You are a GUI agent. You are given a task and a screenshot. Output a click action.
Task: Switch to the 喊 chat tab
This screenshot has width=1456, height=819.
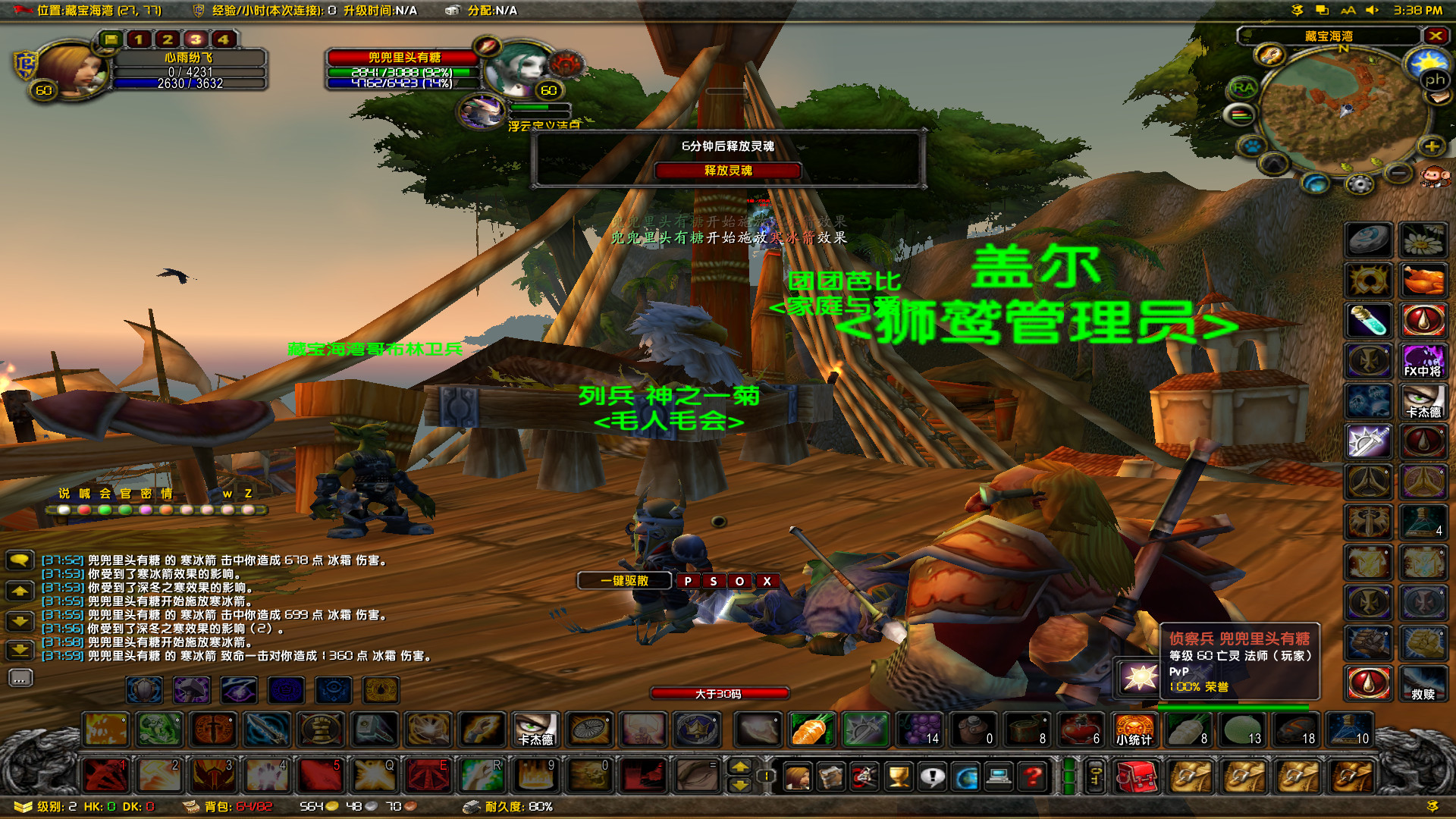pyautogui.click(x=84, y=493)
